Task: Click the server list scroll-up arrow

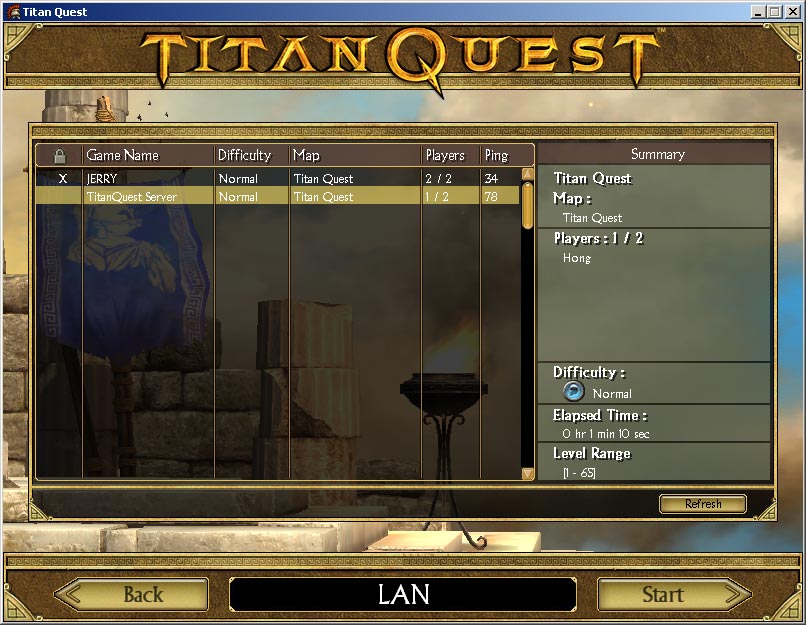Action: pyautogui.click(x=528, y=174)
